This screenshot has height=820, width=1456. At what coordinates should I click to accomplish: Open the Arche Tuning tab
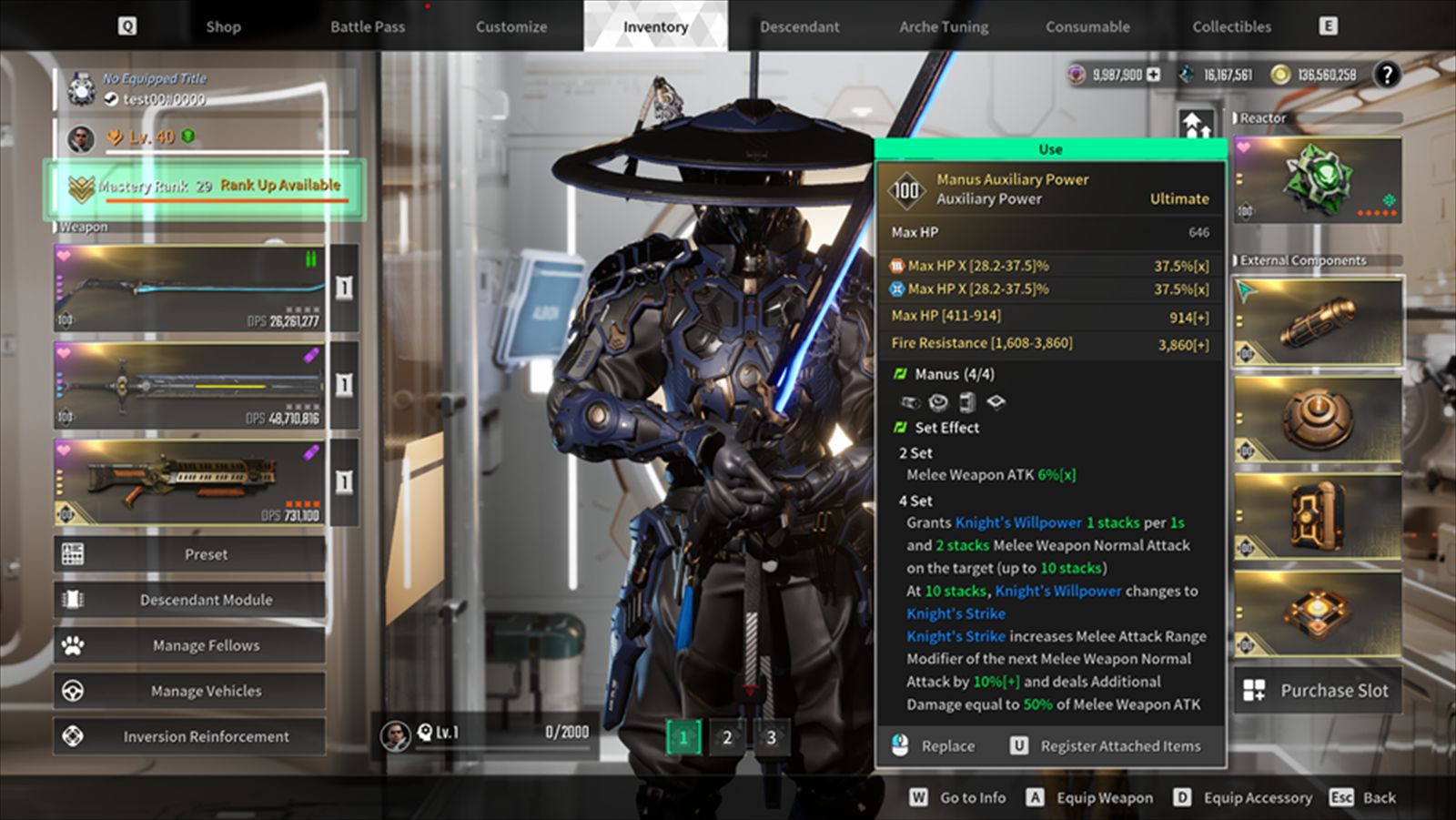[x=944, y=26]
